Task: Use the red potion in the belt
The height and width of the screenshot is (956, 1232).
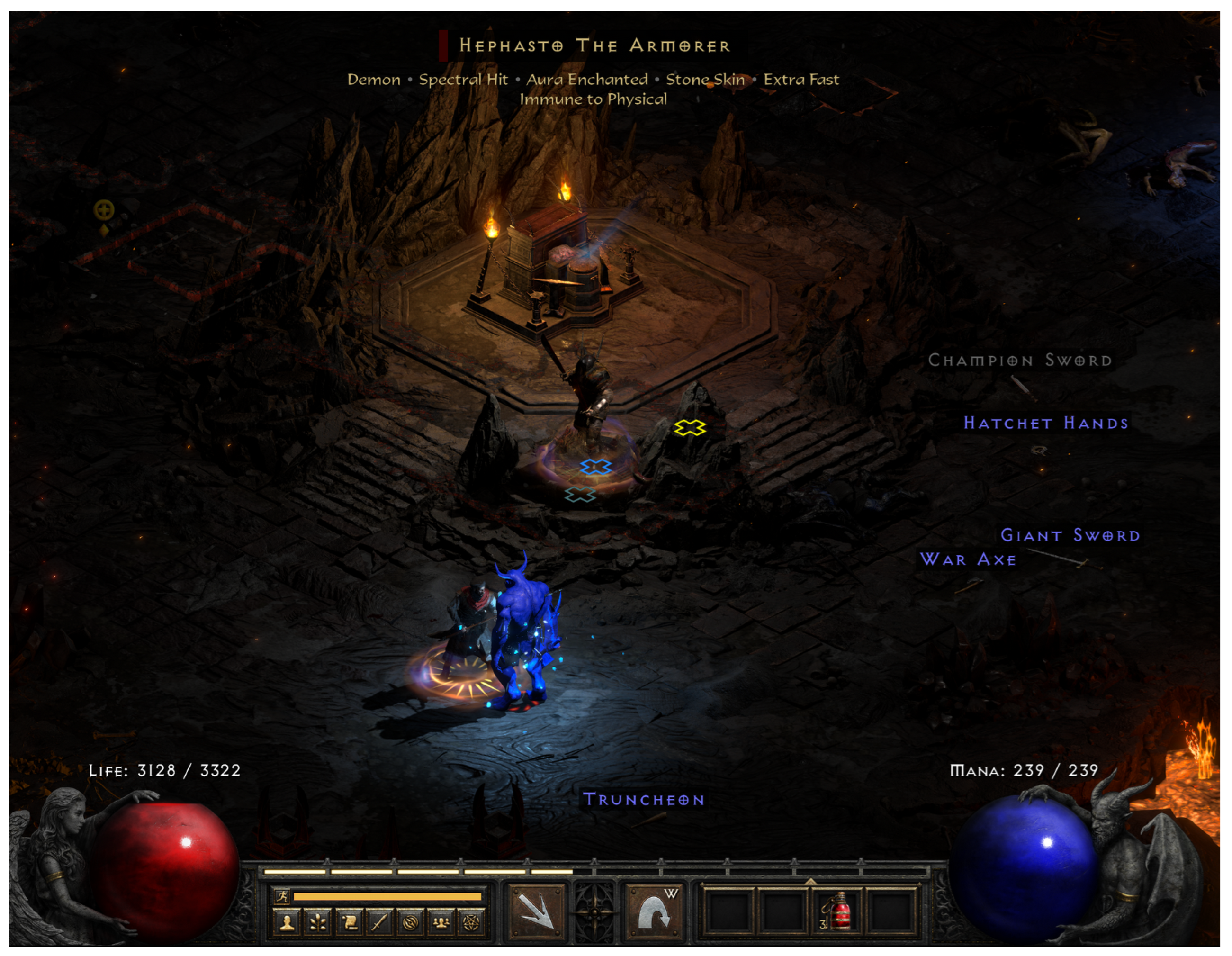Action: pos(837,912)
